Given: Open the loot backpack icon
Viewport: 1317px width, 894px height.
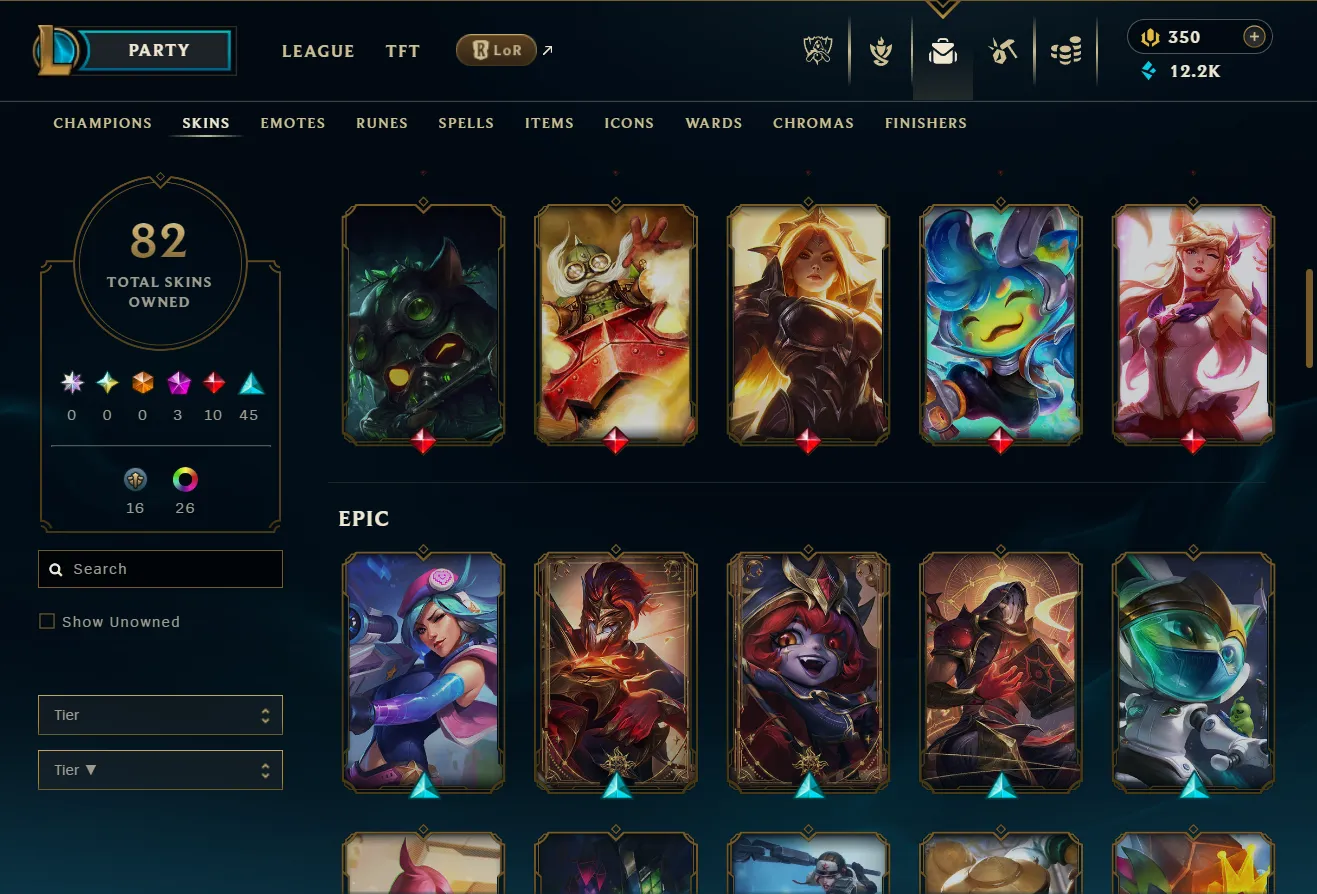Looking at the screenshot, I should coord(942,50).
